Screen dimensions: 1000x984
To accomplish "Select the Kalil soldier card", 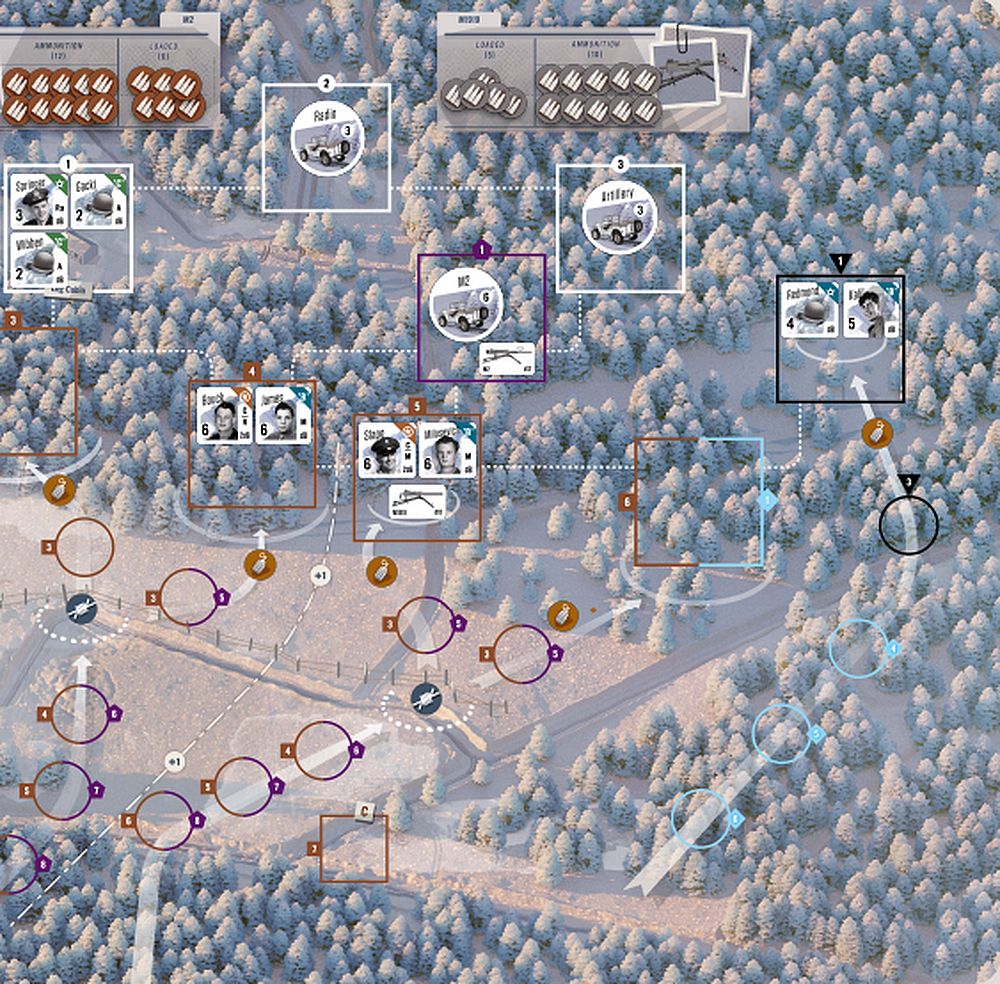I will click(x=870, y=309).
